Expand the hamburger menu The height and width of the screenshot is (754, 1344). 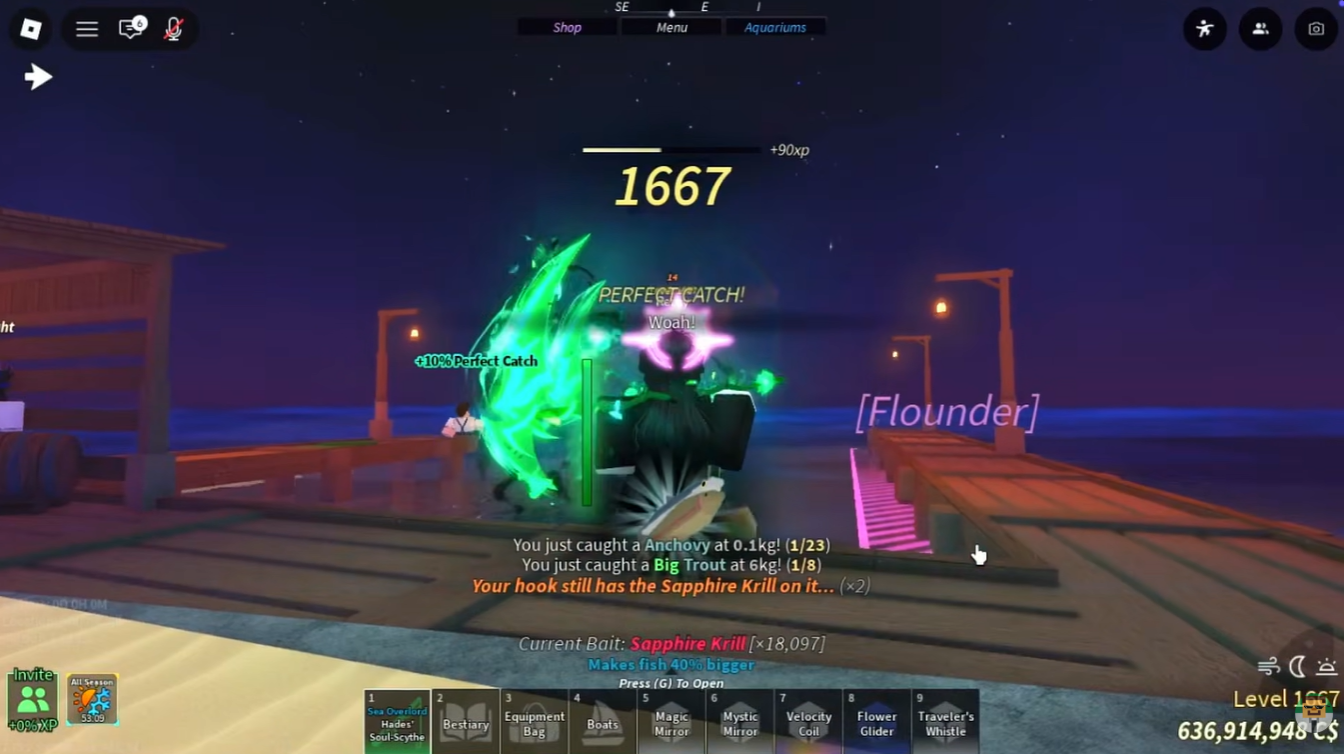(87, 29)
